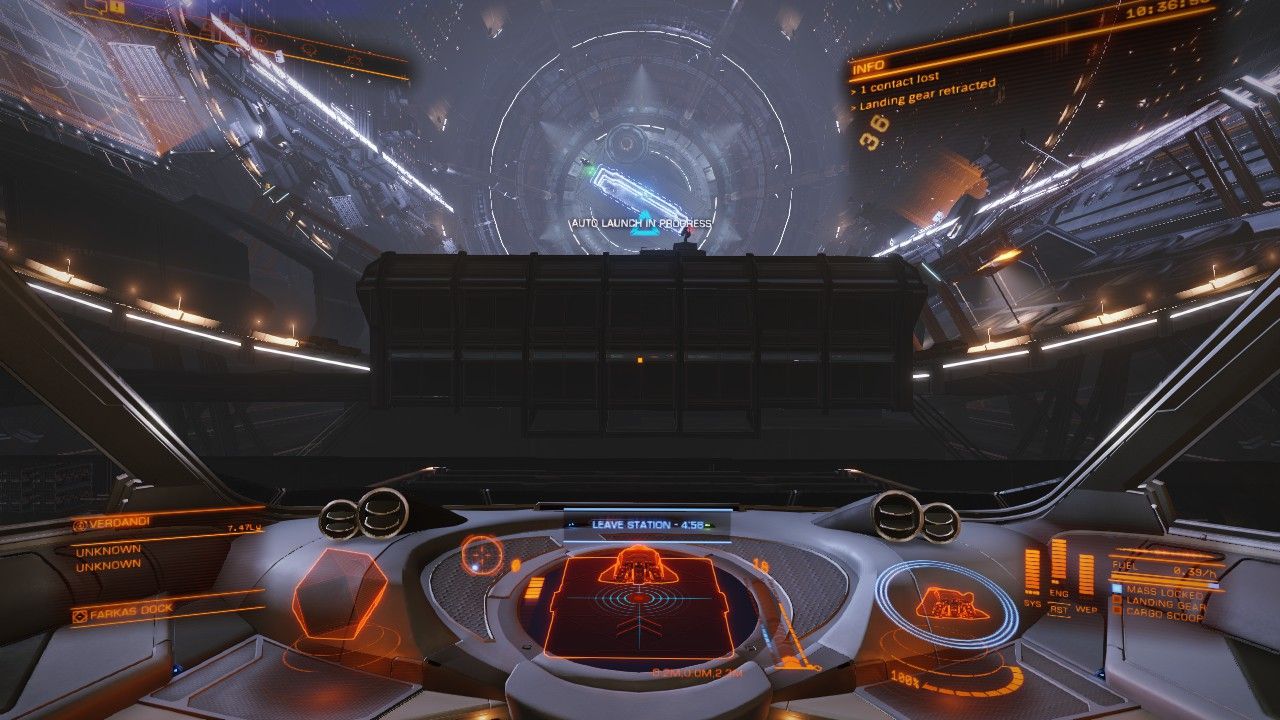Viewport: 1280px width, 720px height.
Task: Click the SYS power distributor bar
Action: 1030,568
